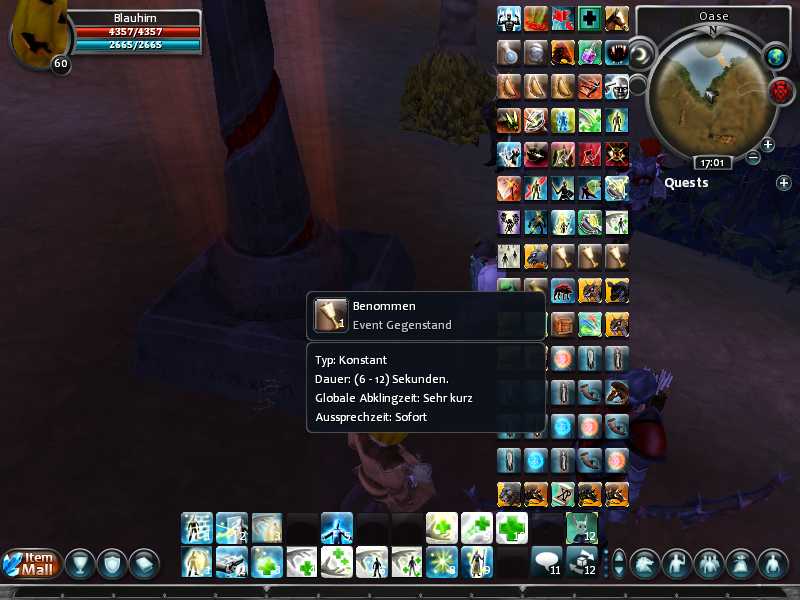Click the fanged mouth skill icon
The height and width of the screenshot is (600, 800).
pyautogui.click(x=616, y=52)
